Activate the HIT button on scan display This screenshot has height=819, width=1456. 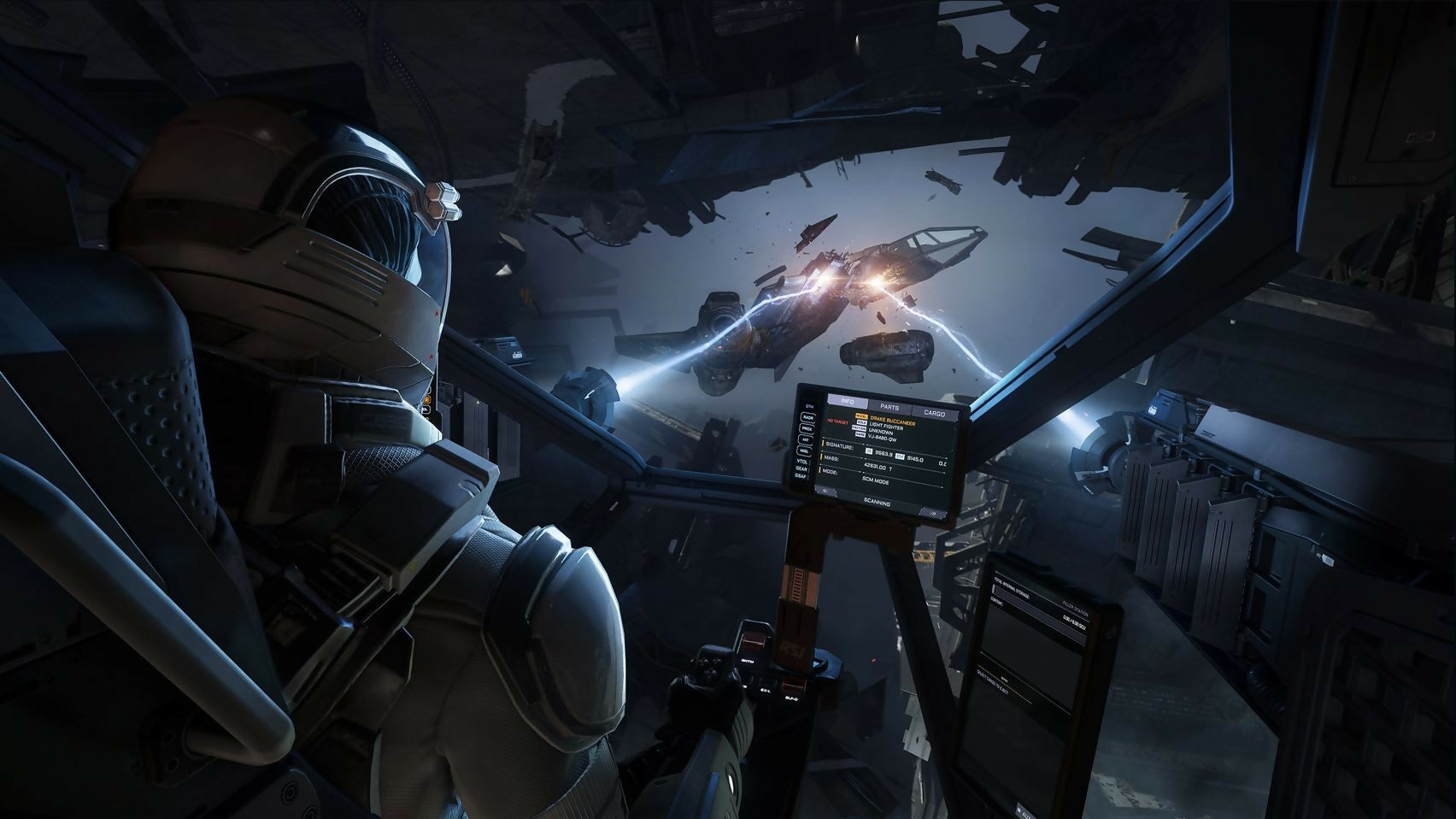tap(806, 439)
